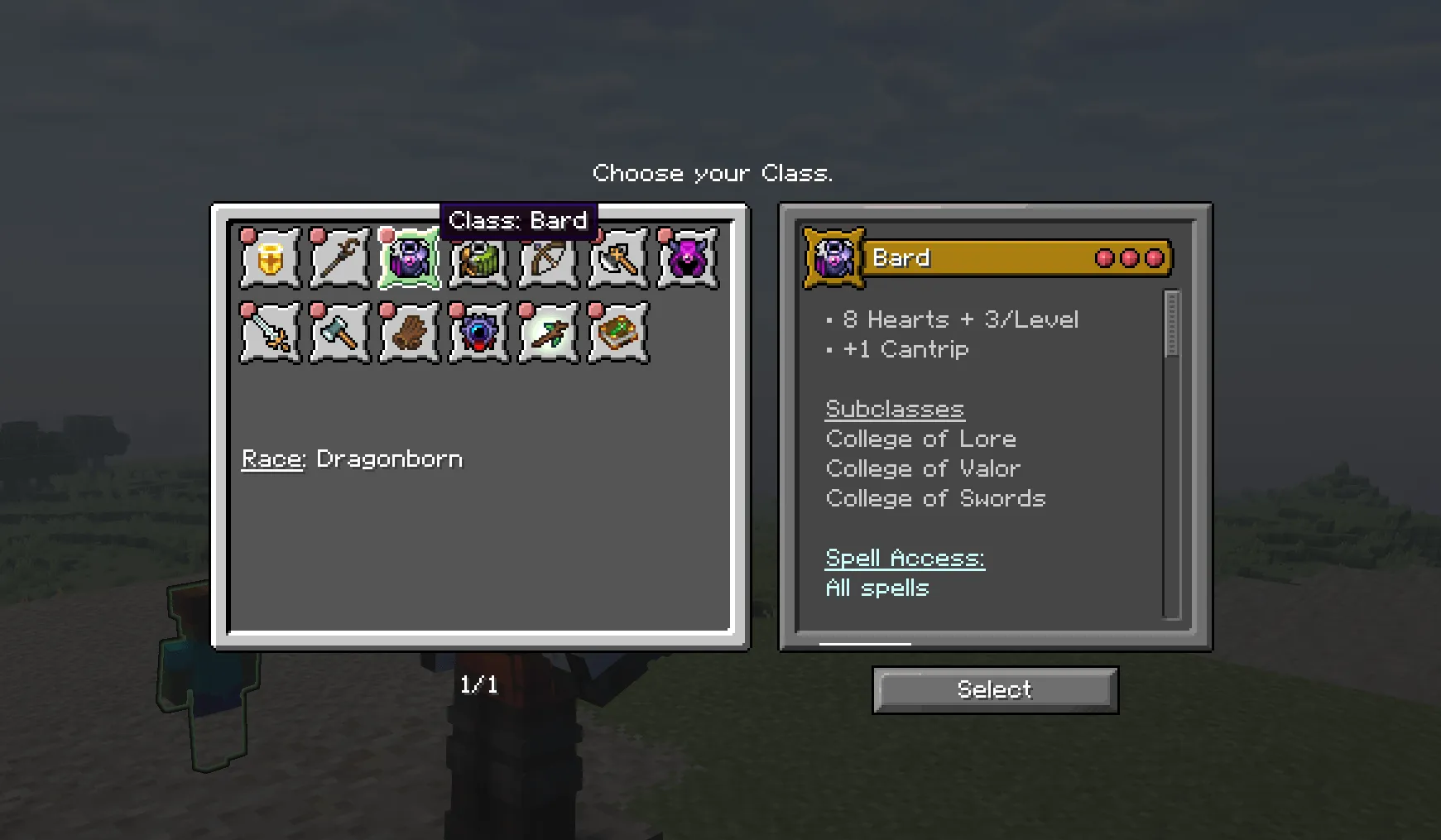The image size is (1441, 840).
Task: Click the College of Lore subclass entry
Action: click(920, 439)
